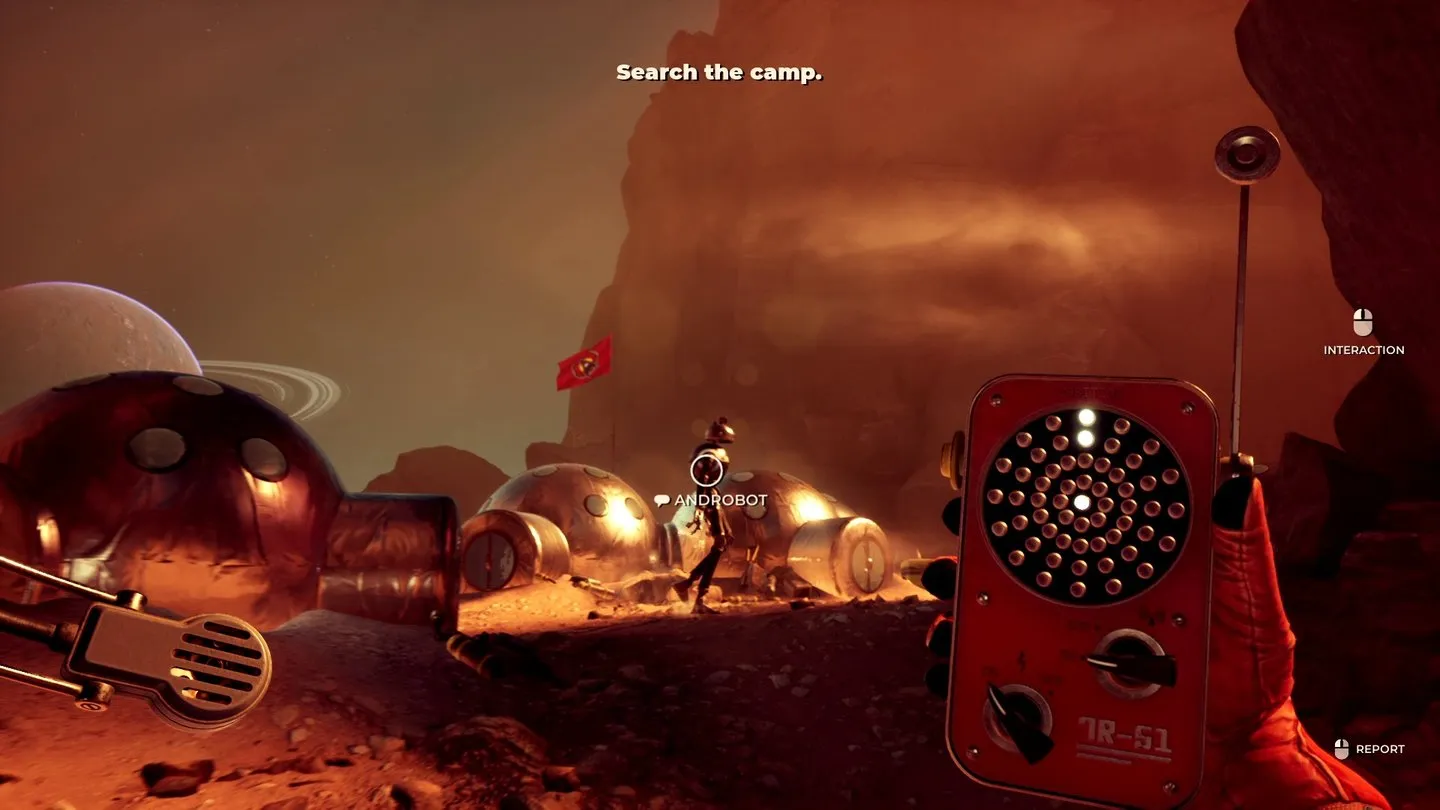
Task: Click the "Search the camp" objective text
Action: click(719, 73)
